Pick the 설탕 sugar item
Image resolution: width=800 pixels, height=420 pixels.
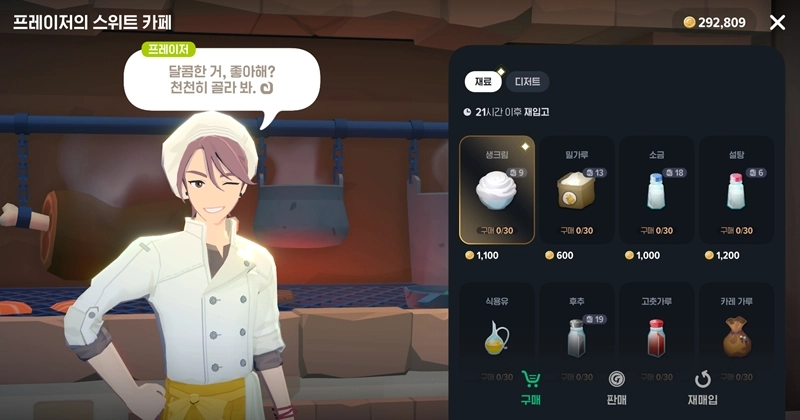pyautogui.click(x=736, y=190)
